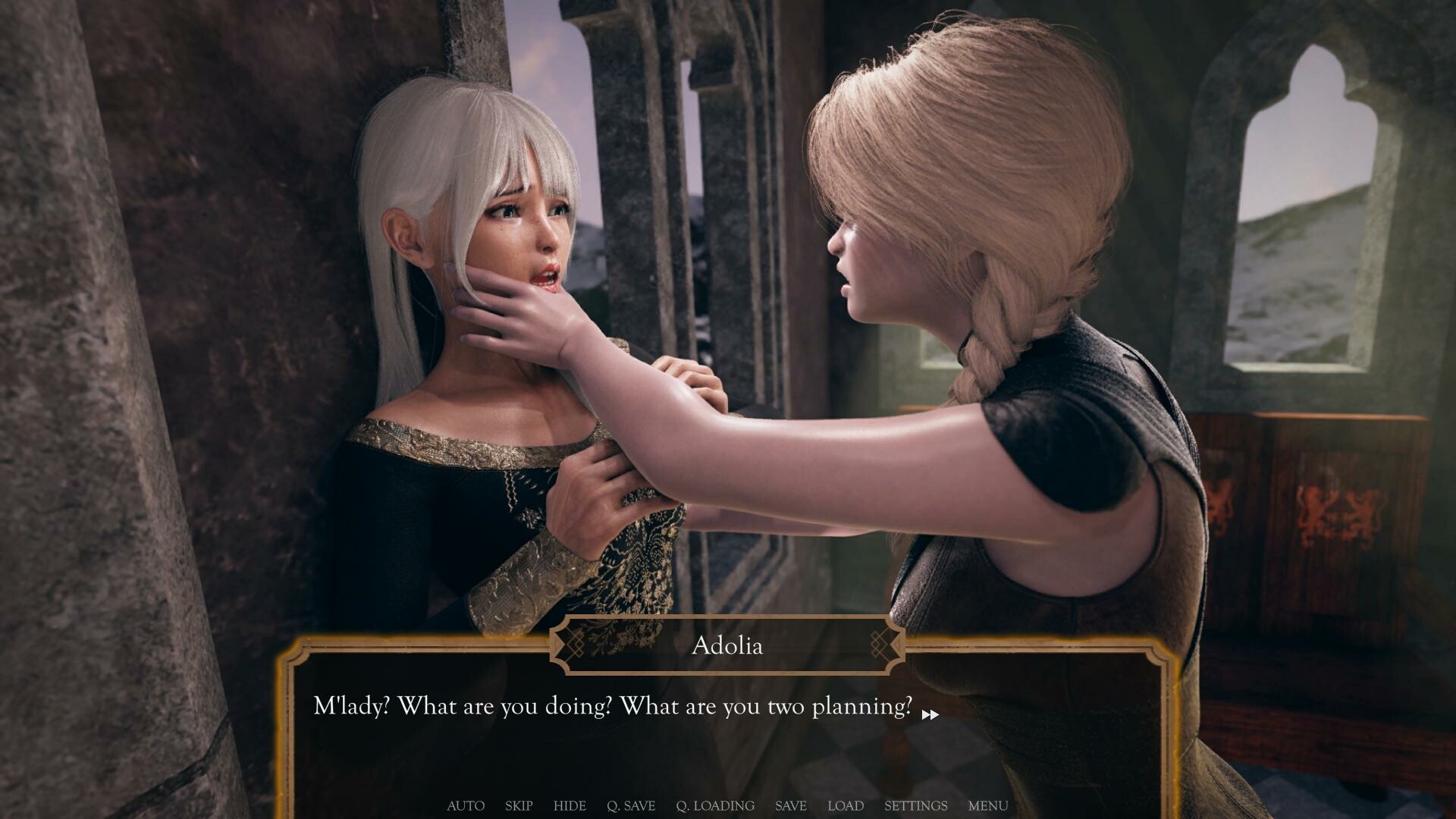The height and width of the screenshot is (819, 1456).
Task: Open the LOAD screen
Action: pos(846,806)
